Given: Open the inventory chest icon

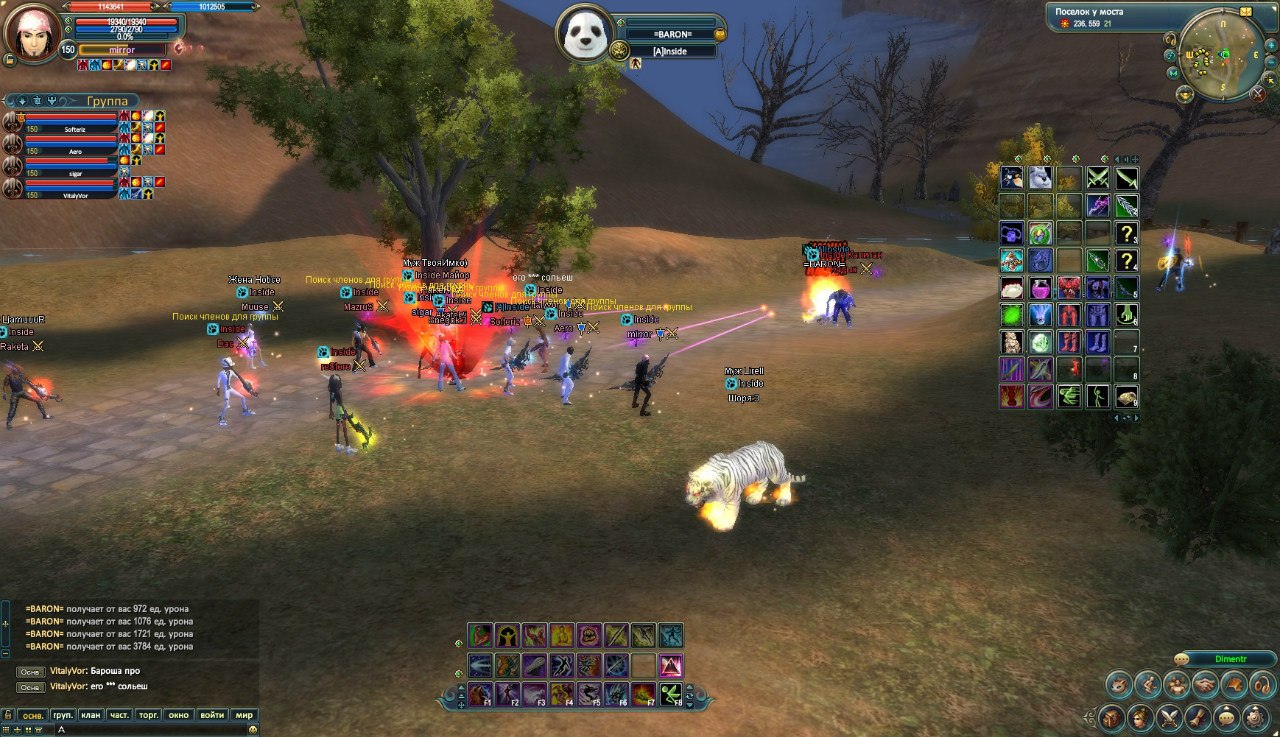Looking at the screenshot, I should [1111, 718].
